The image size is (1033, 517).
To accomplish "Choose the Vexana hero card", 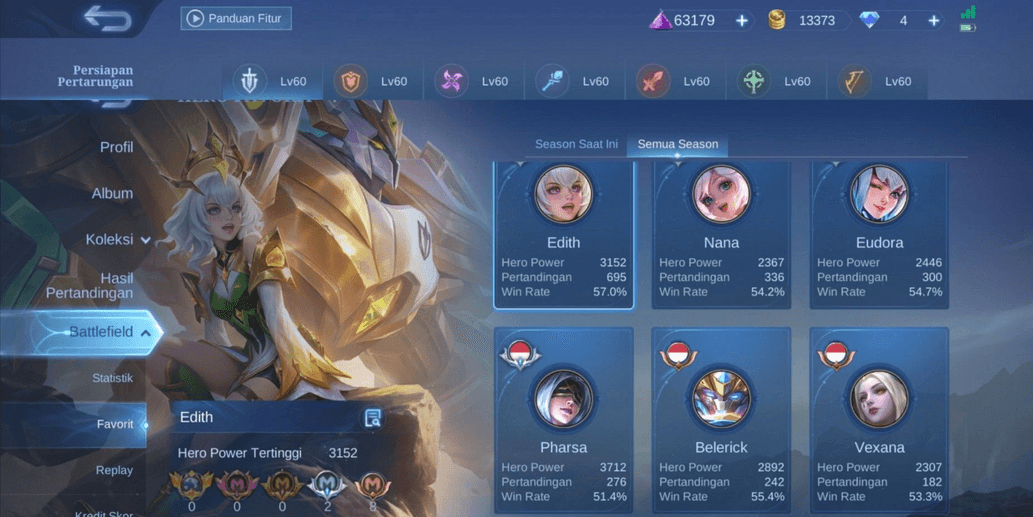I will (x=879, y=420).
